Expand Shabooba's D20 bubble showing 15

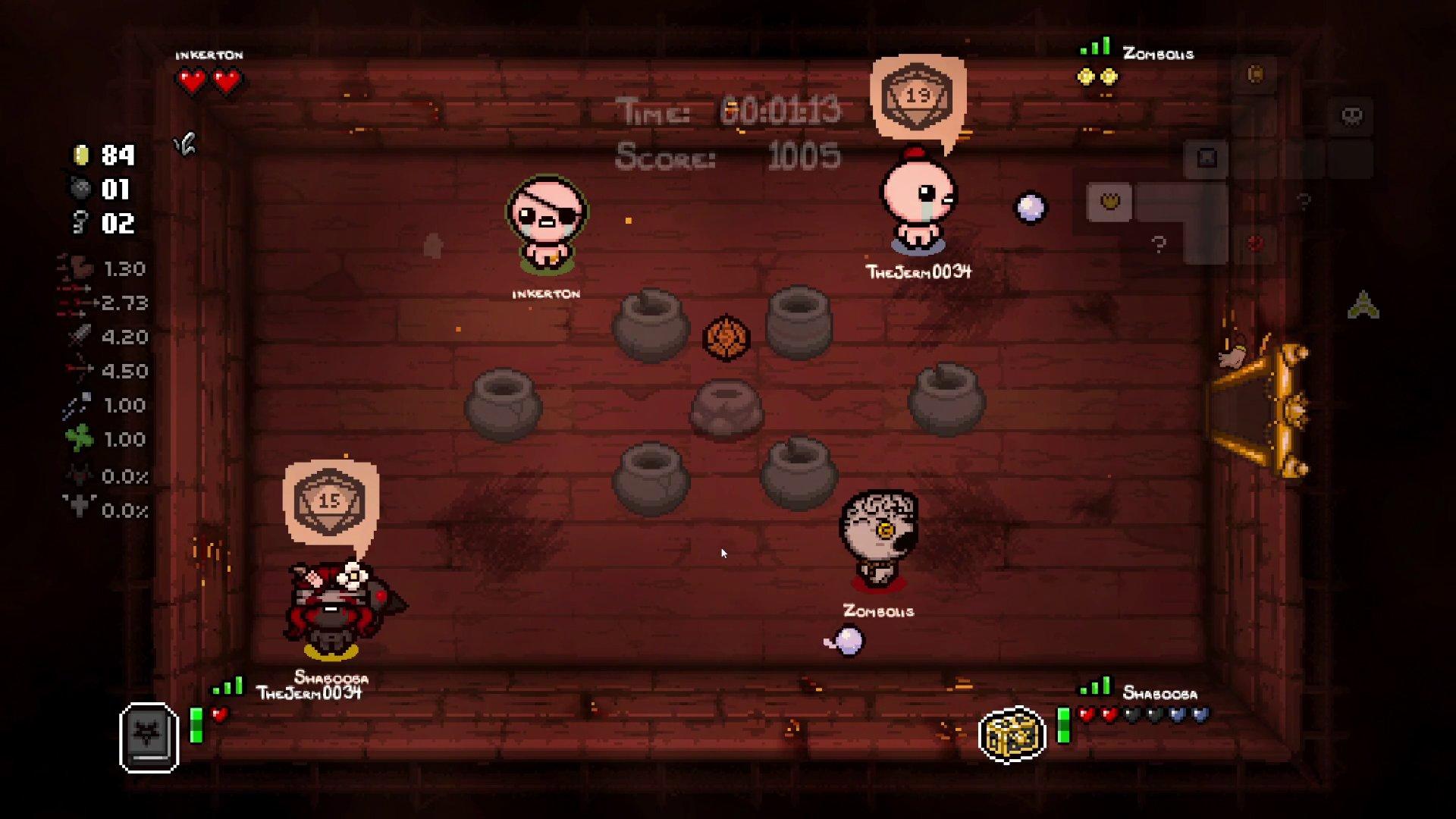[x=329, y=500]
